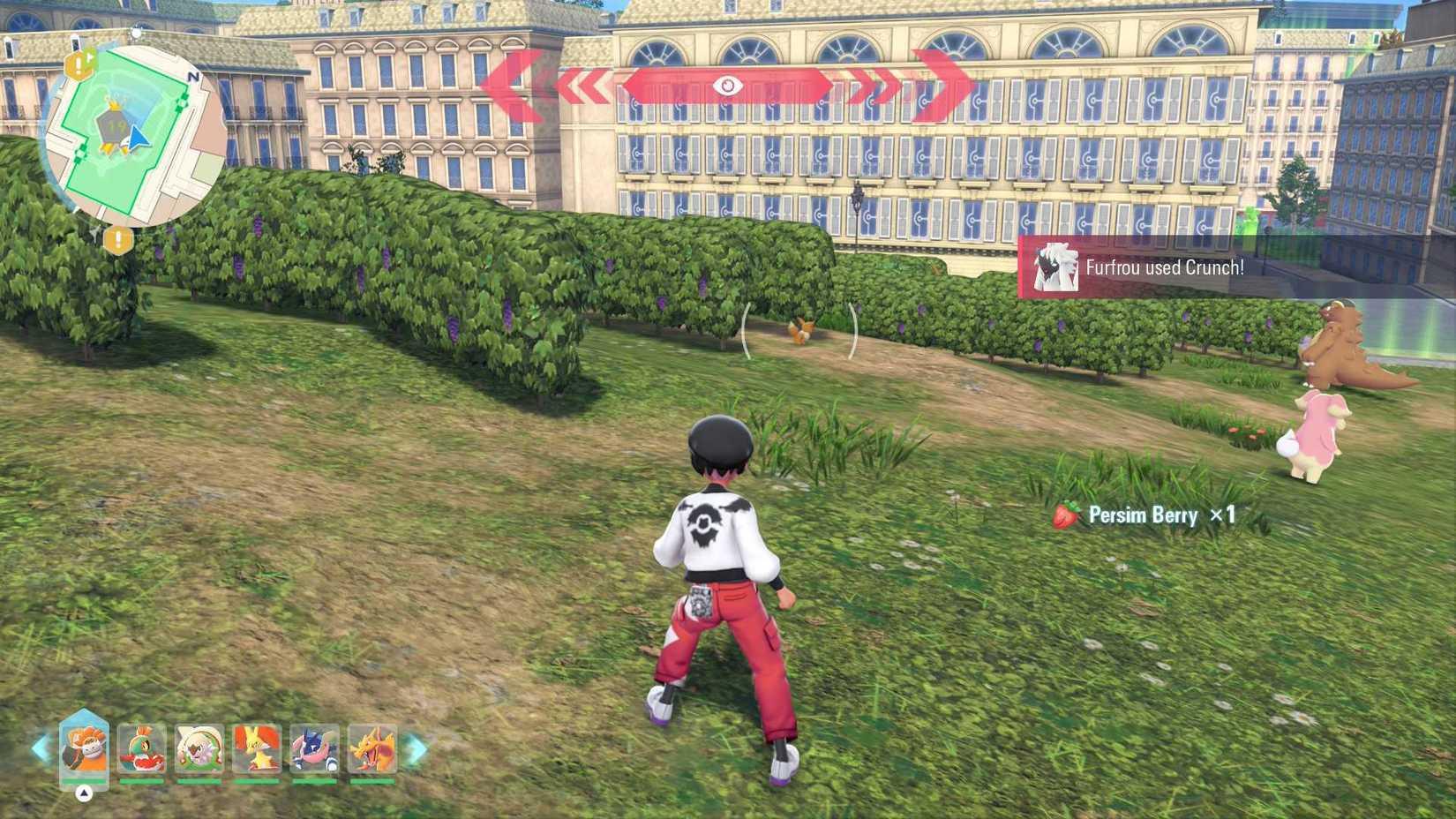Click the eye indicator in the red banner
Viewport: 1456px width, 819px height.
[x=729, y=84]
